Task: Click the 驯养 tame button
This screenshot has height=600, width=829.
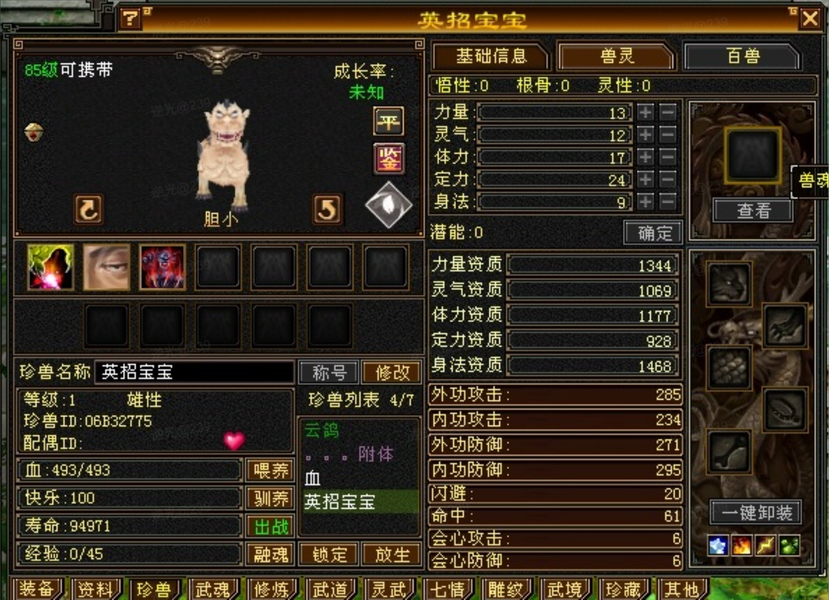Action: [x=269, y=498]
